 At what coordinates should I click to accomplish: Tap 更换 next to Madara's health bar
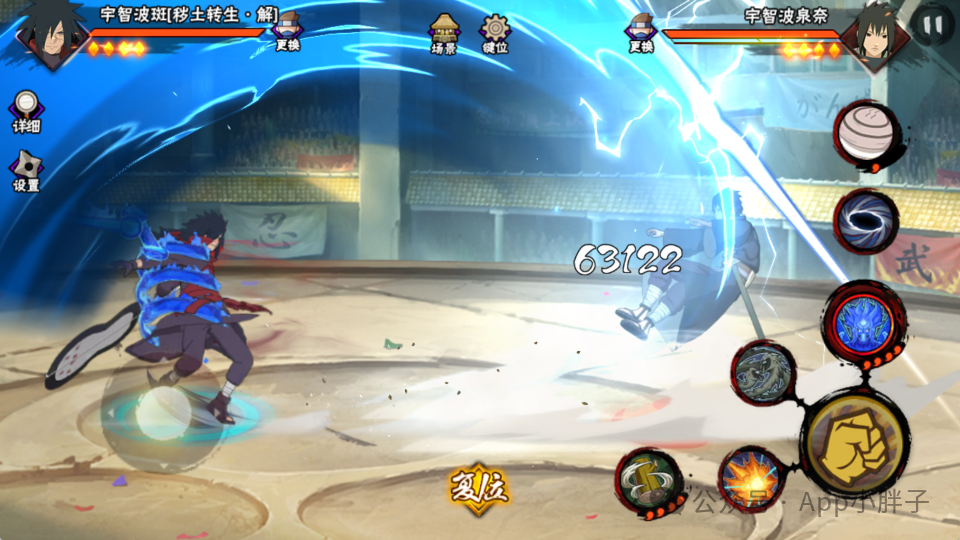point(287,31)
